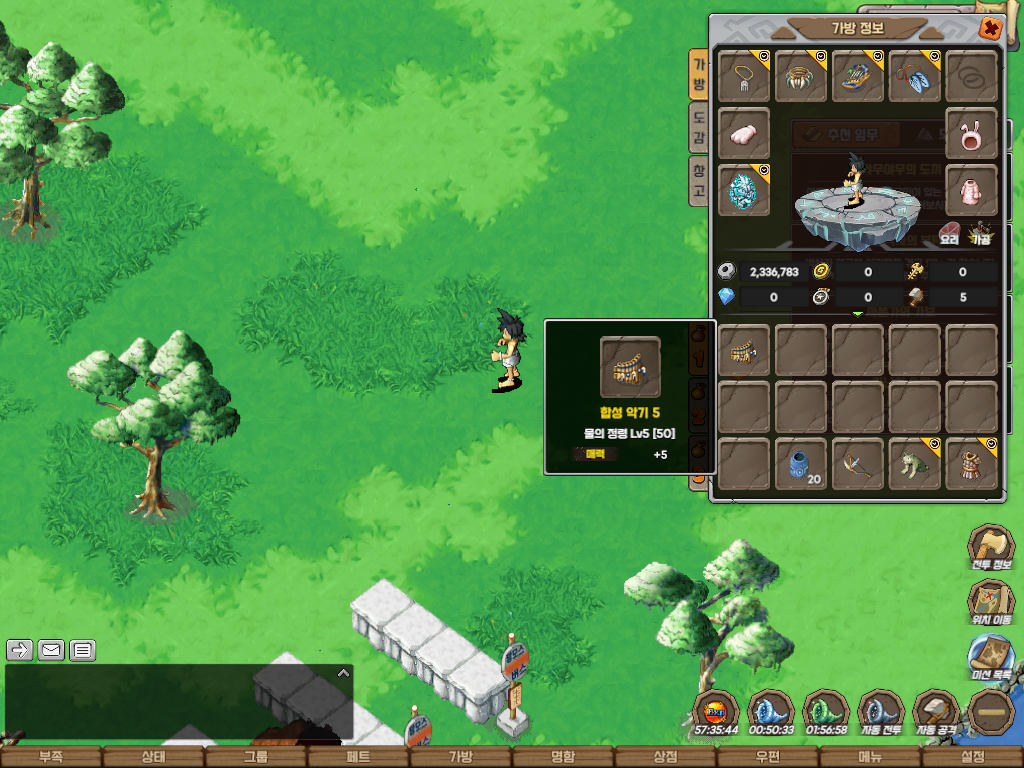Pick the bow item in the bag
This screenshot has width=1024, height=768.
(858, 464)
